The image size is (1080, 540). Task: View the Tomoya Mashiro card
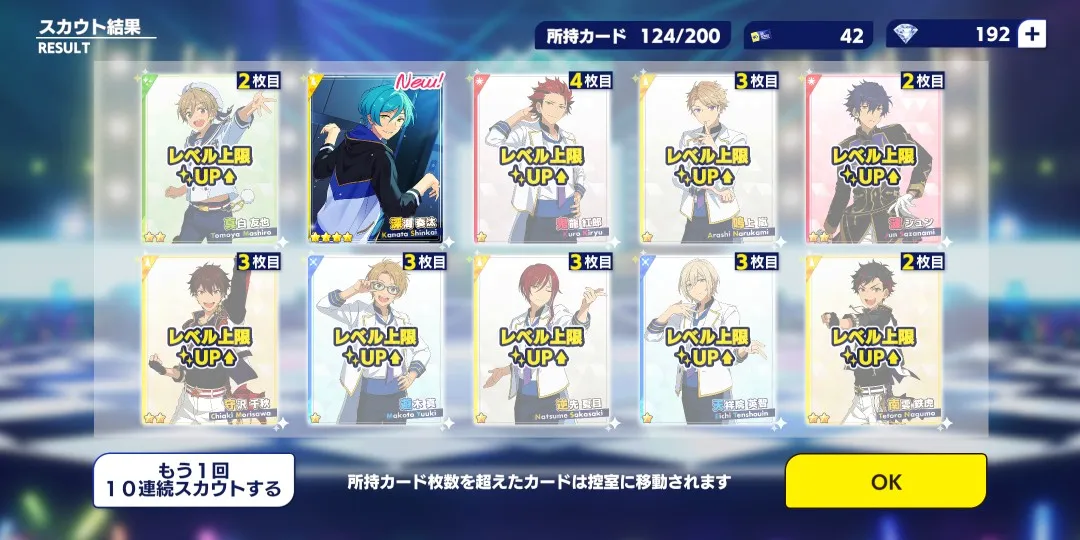coord(213,158)
